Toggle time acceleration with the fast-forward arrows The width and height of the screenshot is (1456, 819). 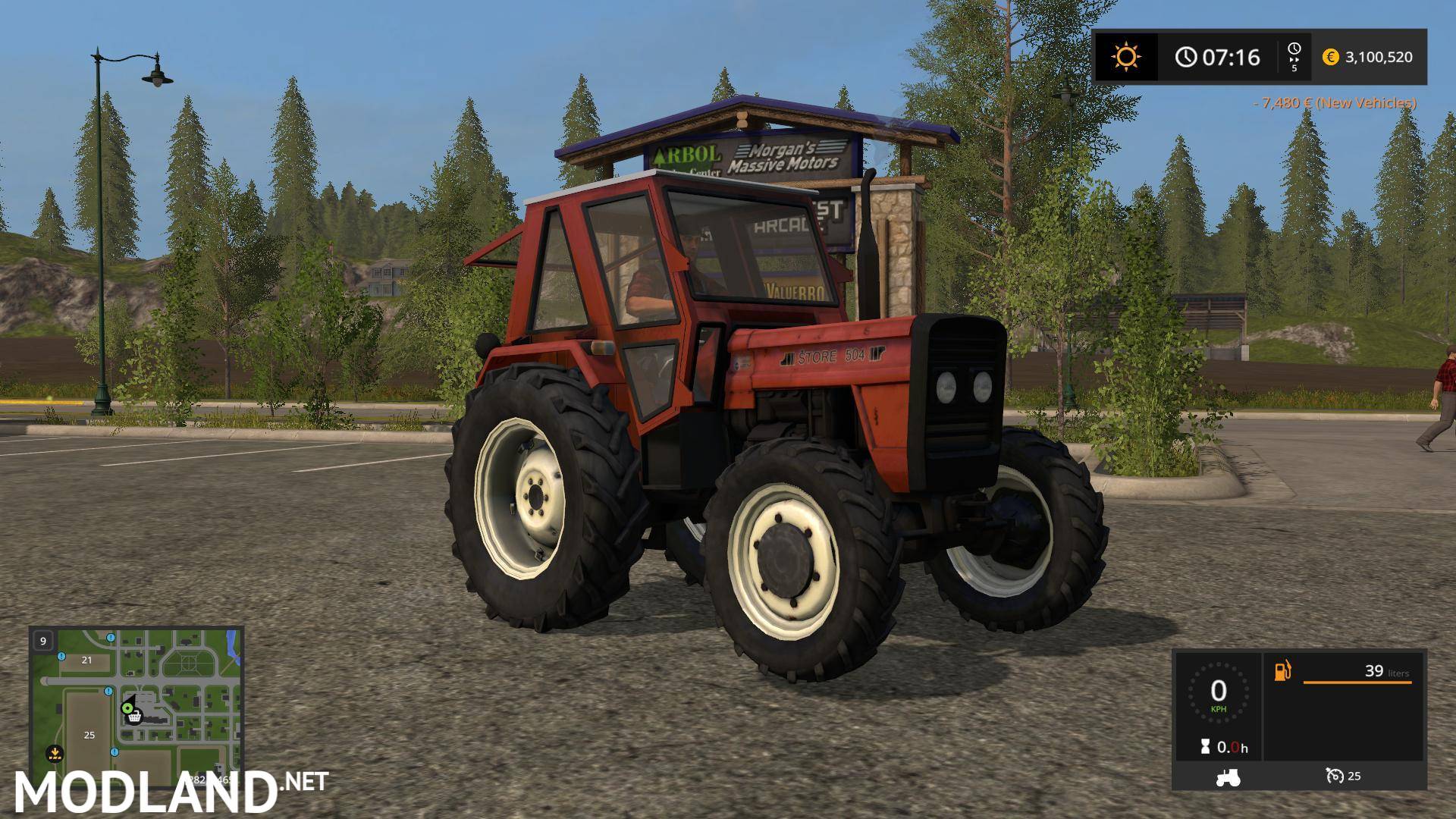click(x=1294, y=58)
